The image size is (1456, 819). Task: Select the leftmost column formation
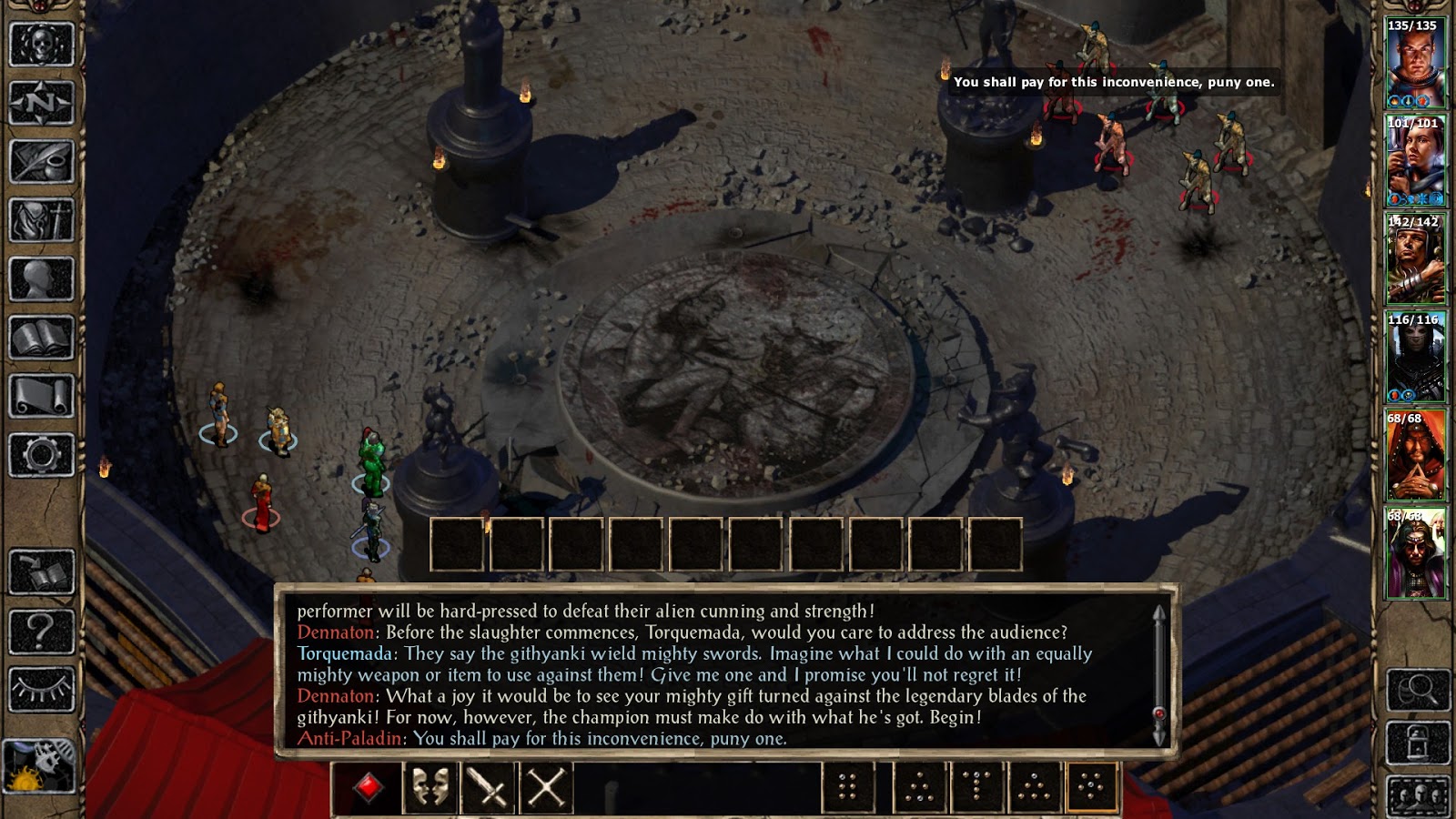pyautogui.click(x=847, y=788)
